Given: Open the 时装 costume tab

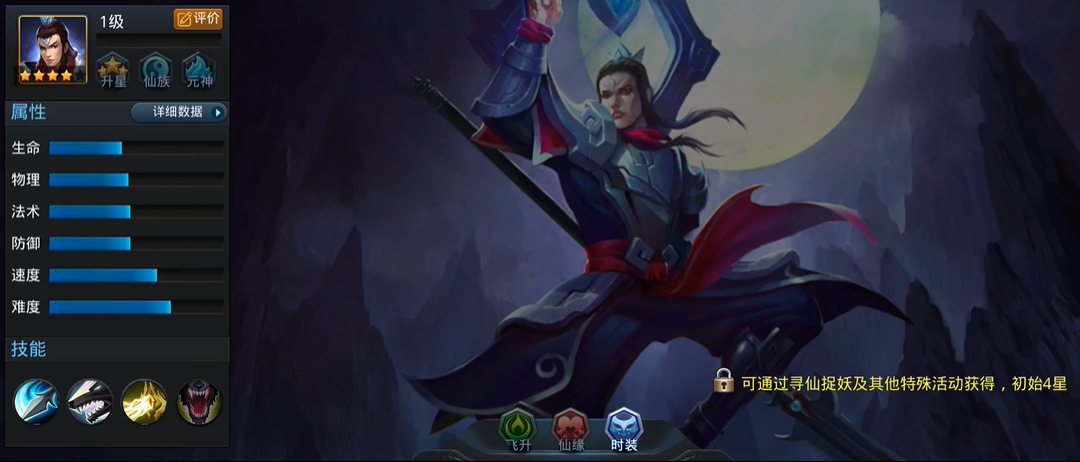Looking at the screenshot, I should point(624,430).
